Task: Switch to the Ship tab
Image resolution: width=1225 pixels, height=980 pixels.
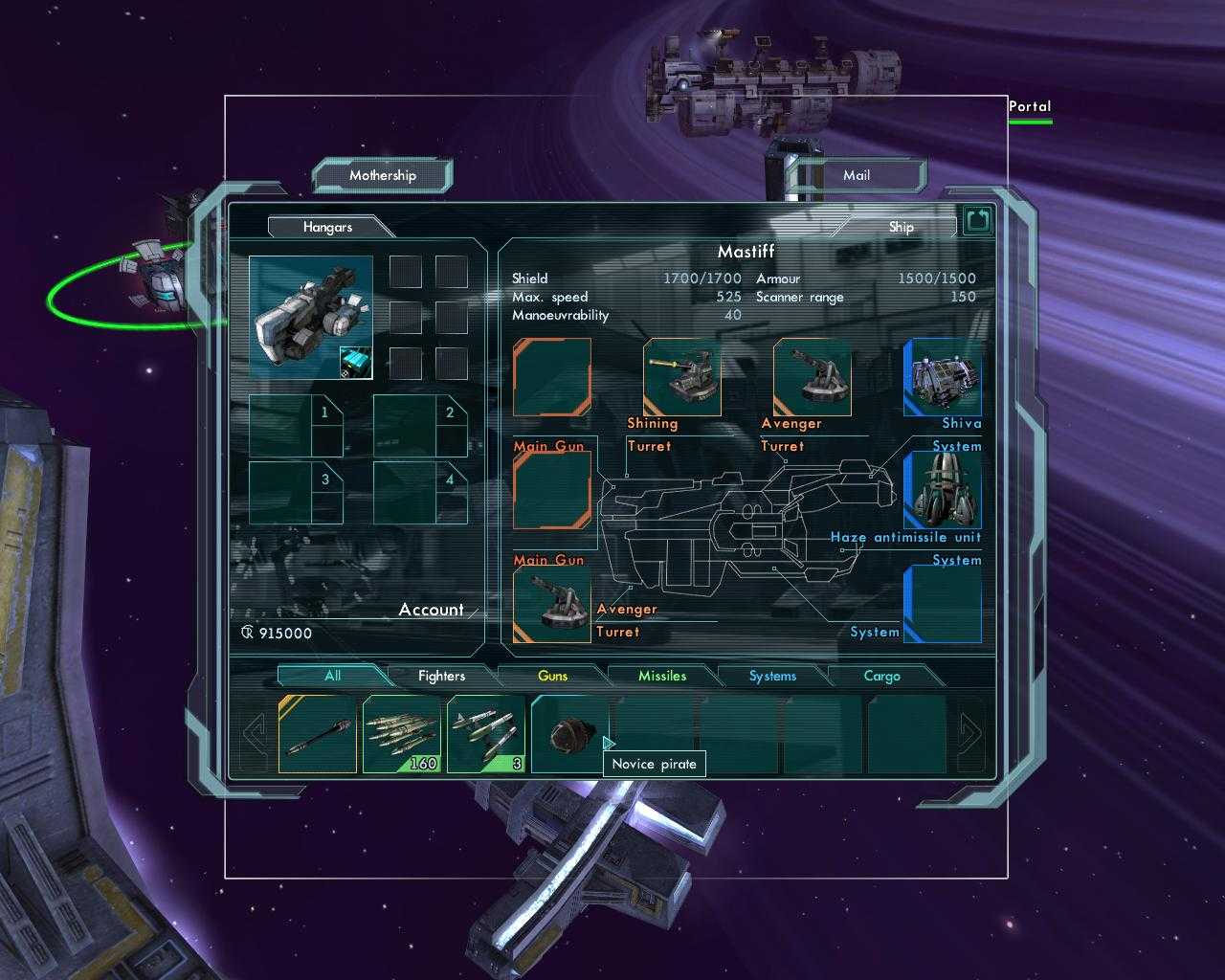Action: [900, 227]
